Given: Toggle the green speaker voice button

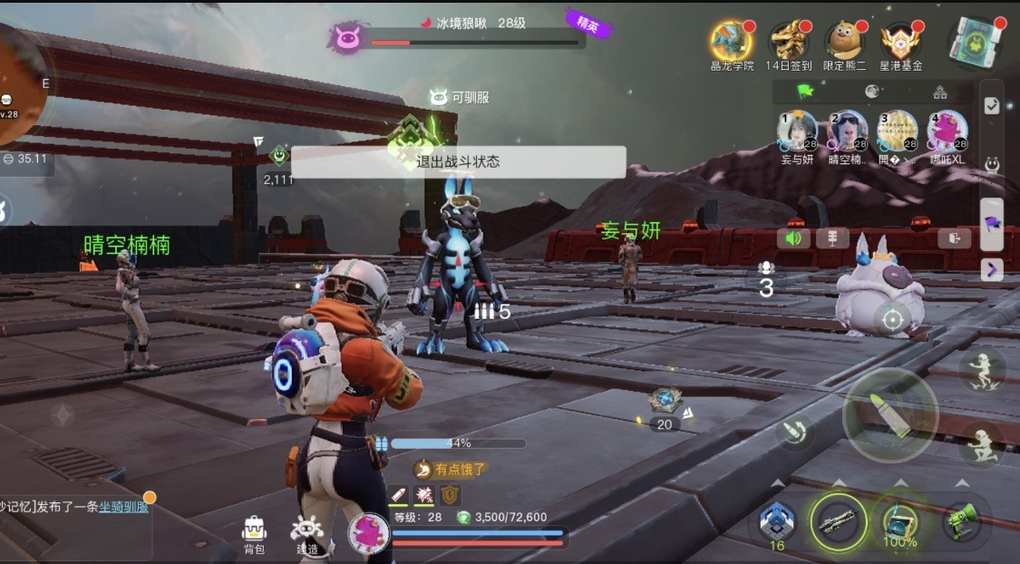Looking at the screenshot, I should 796,238.
